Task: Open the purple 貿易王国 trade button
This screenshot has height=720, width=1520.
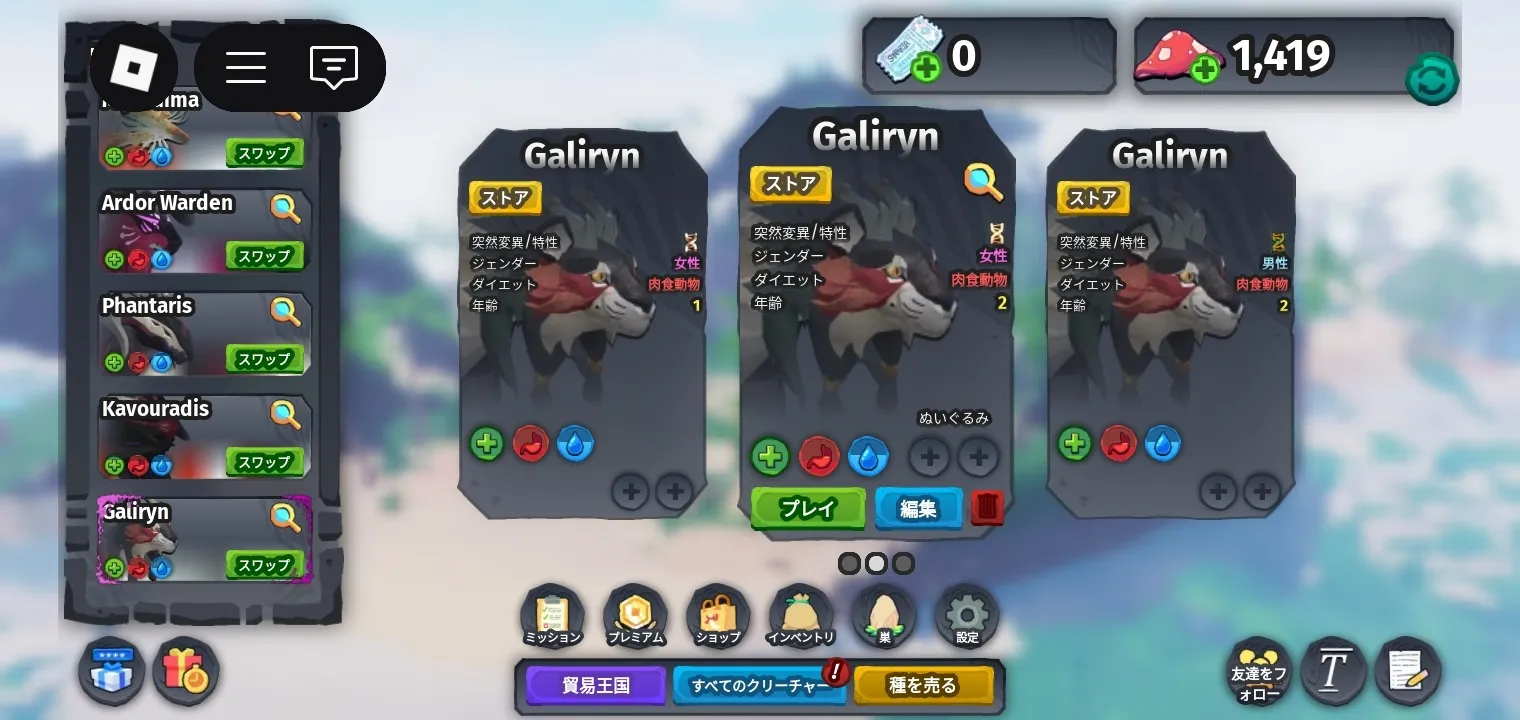Action: (x=596, y=686)
